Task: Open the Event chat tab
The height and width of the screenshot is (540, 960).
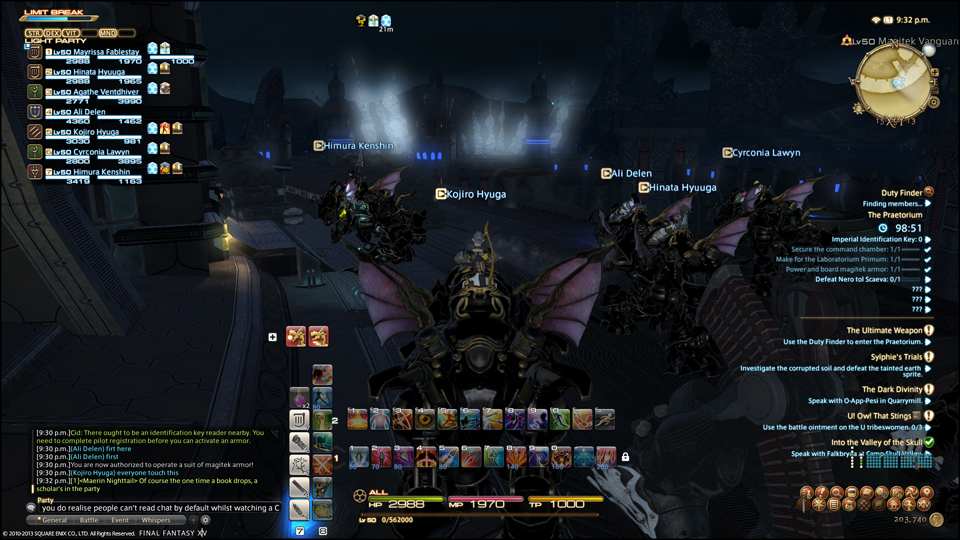Action: tap(119, 520)
